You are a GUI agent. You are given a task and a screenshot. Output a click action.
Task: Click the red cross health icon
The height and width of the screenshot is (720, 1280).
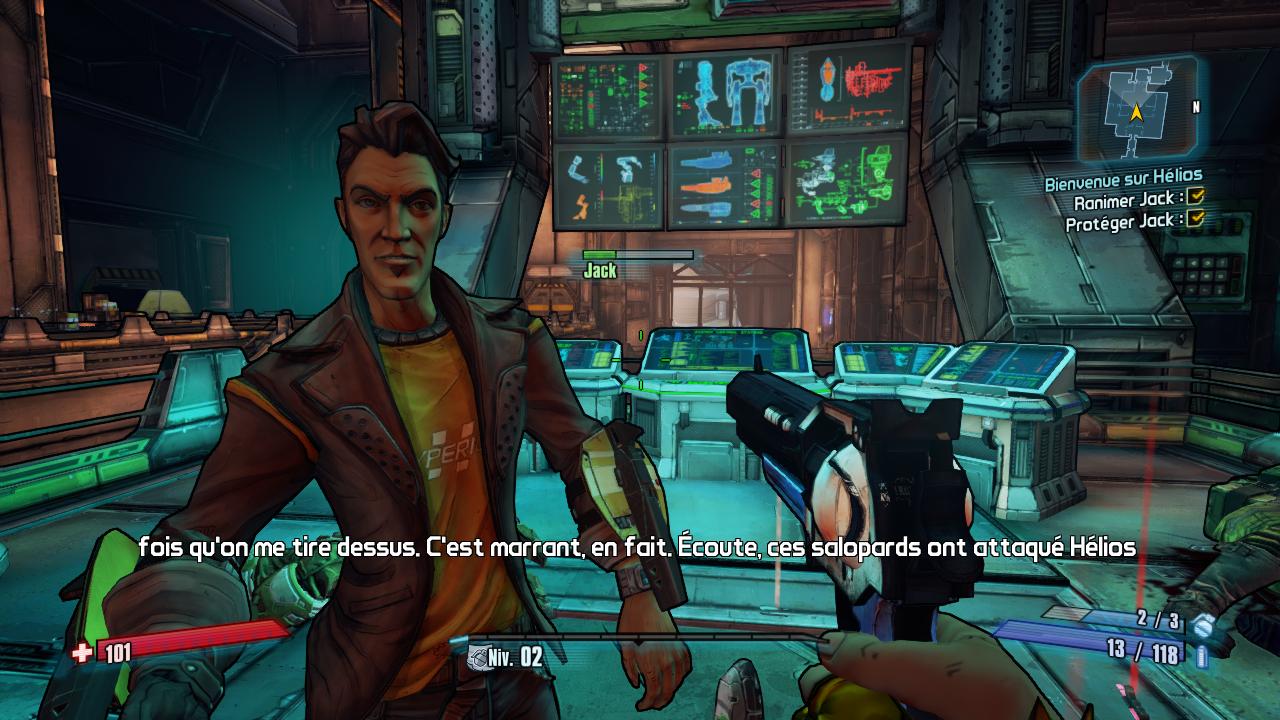click(82, 653)
